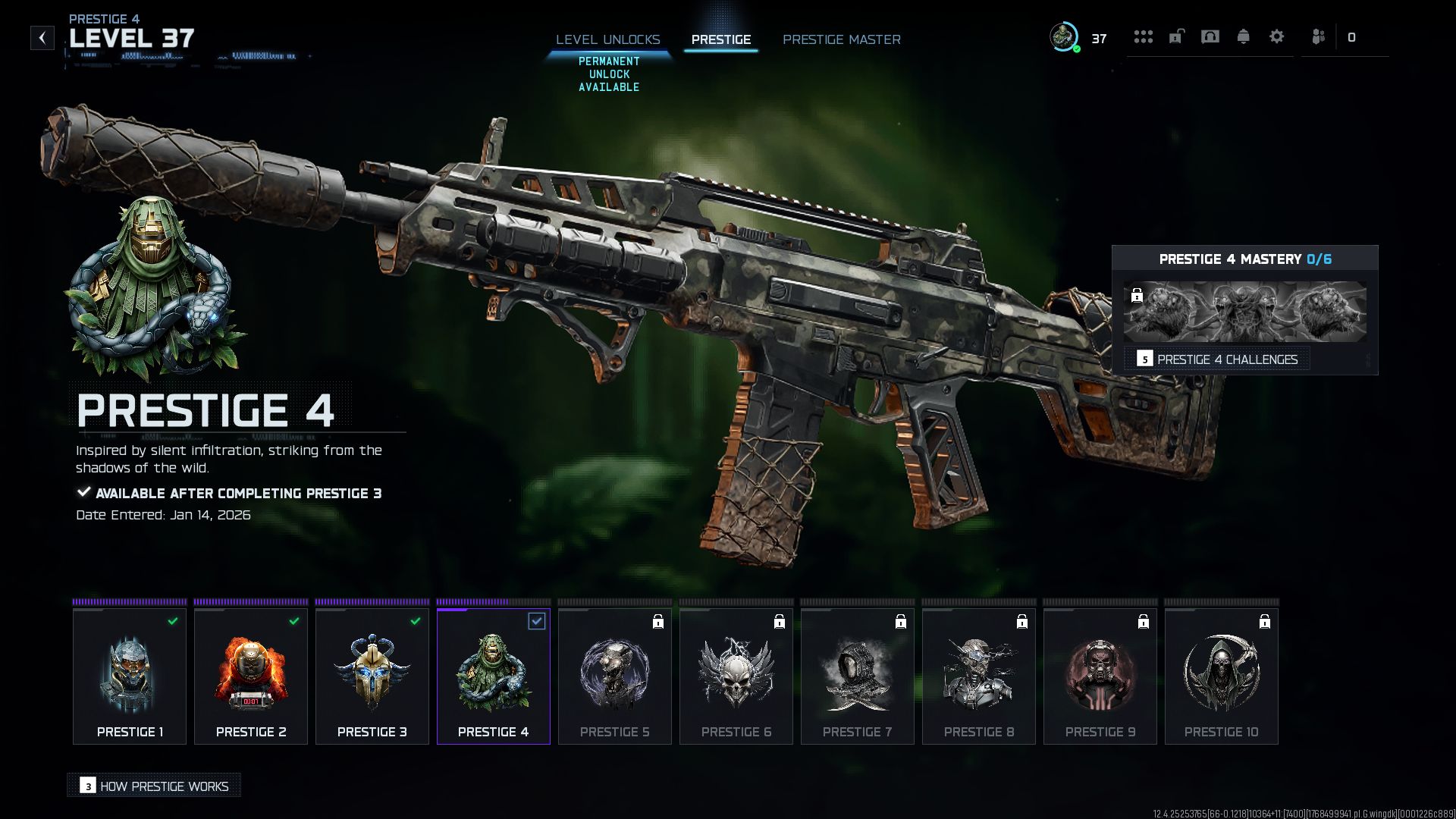View the locked Prestige 8 tile

pyautogui.click(x=979, y=676)
